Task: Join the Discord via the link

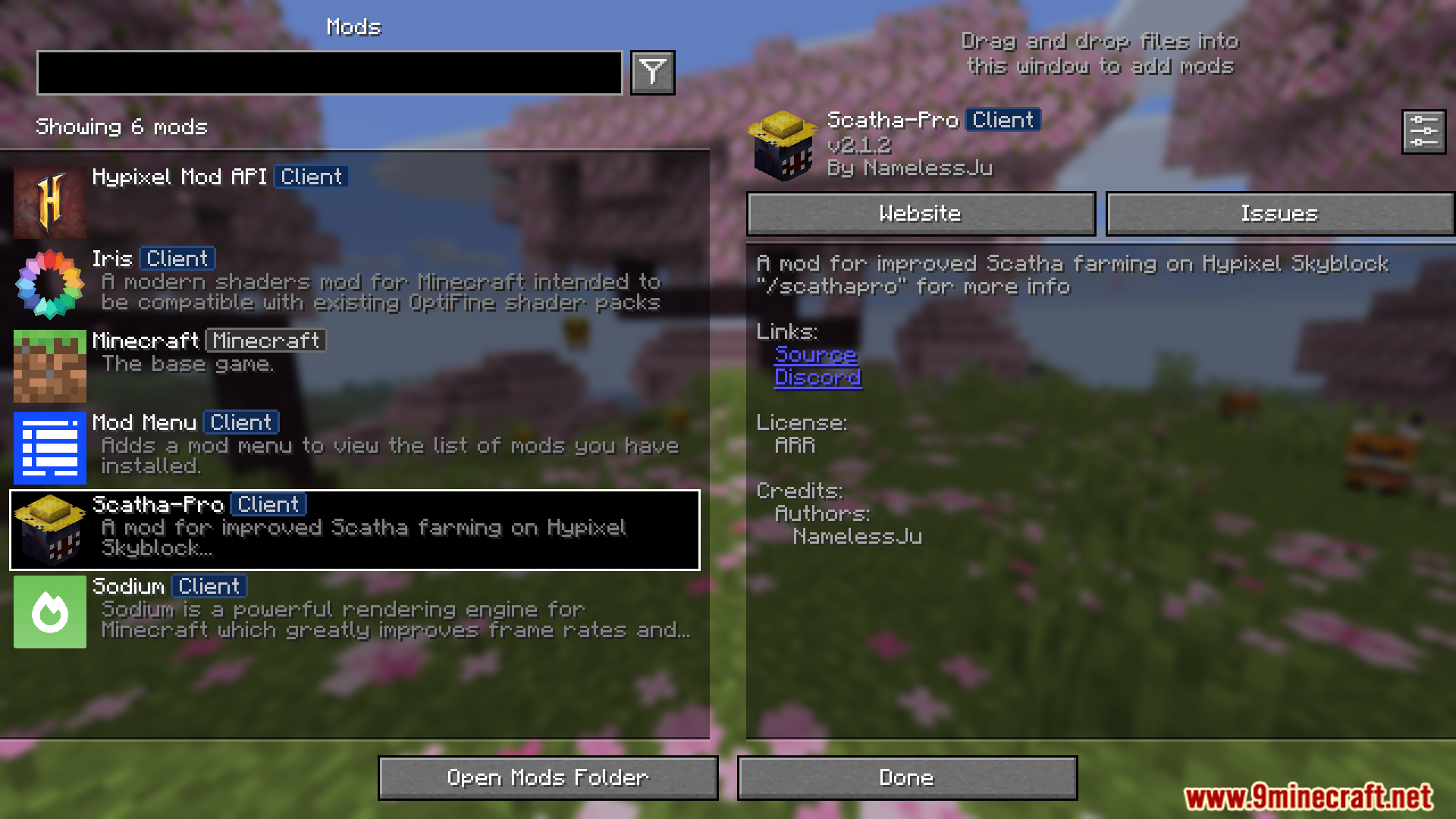Action: [818, 378]
